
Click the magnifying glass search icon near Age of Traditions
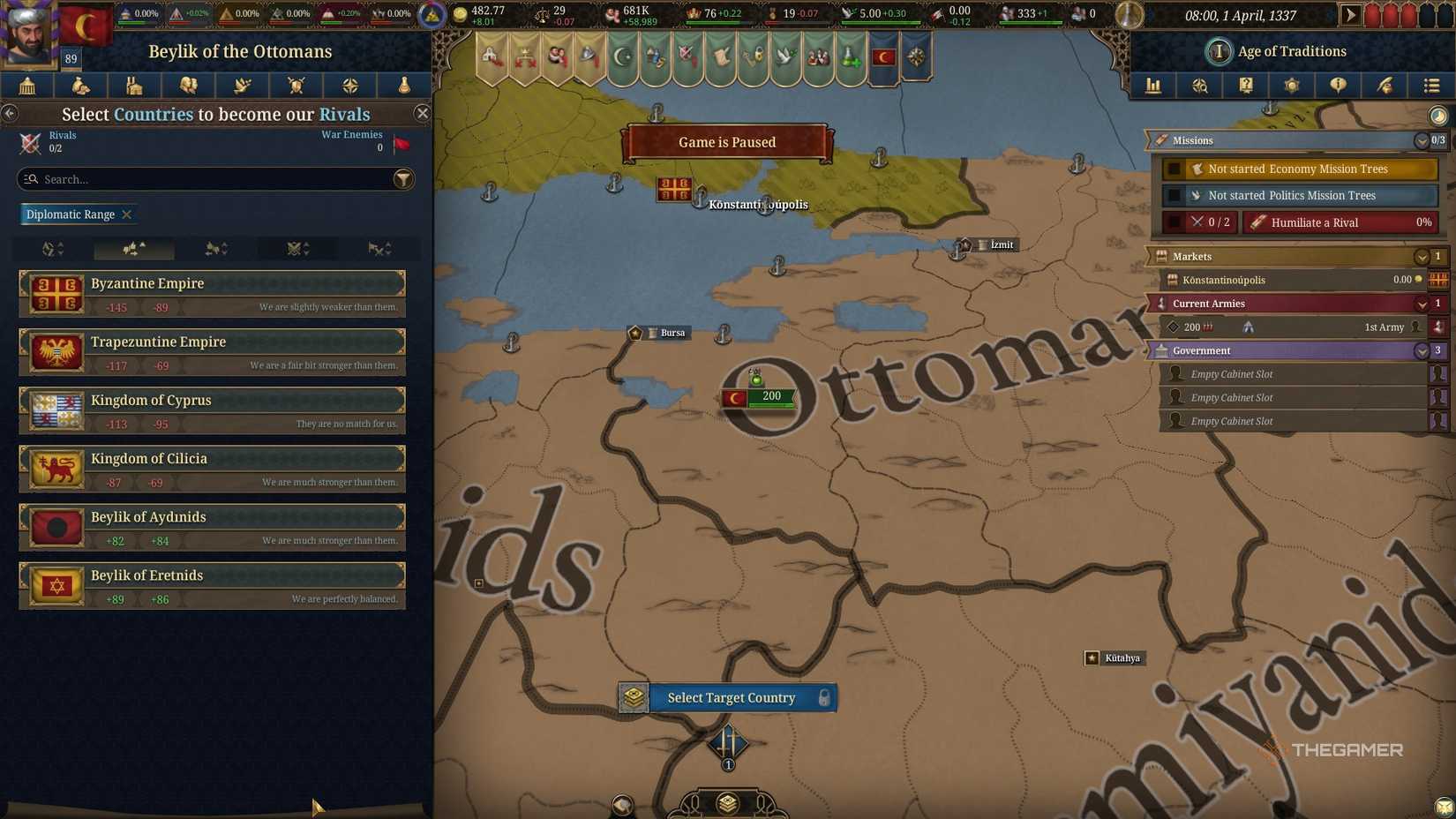coord(1200,86)
